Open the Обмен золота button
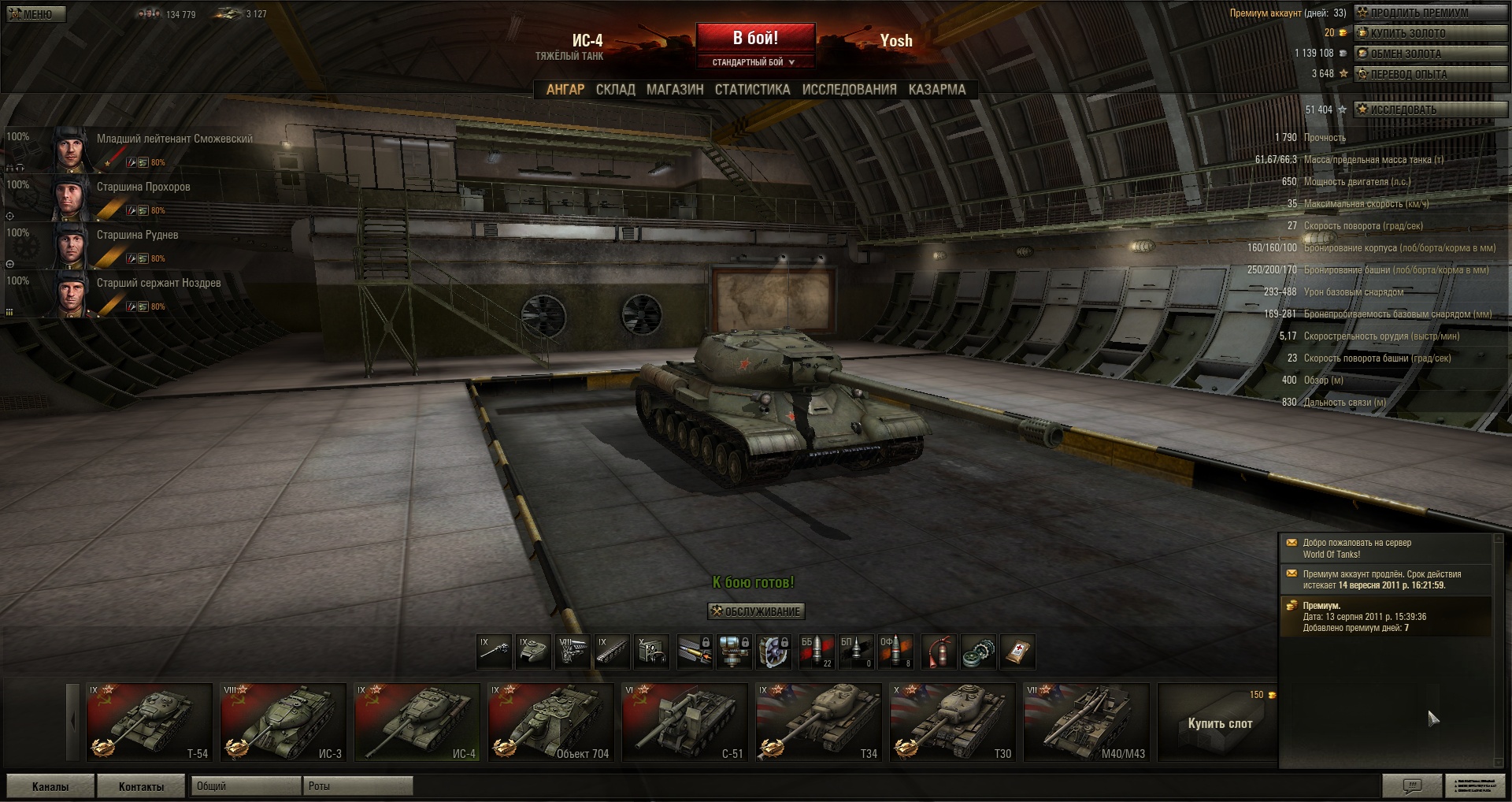Image resolution: width=1512 pixels, height=802 pixels. tap(1429, 54)
